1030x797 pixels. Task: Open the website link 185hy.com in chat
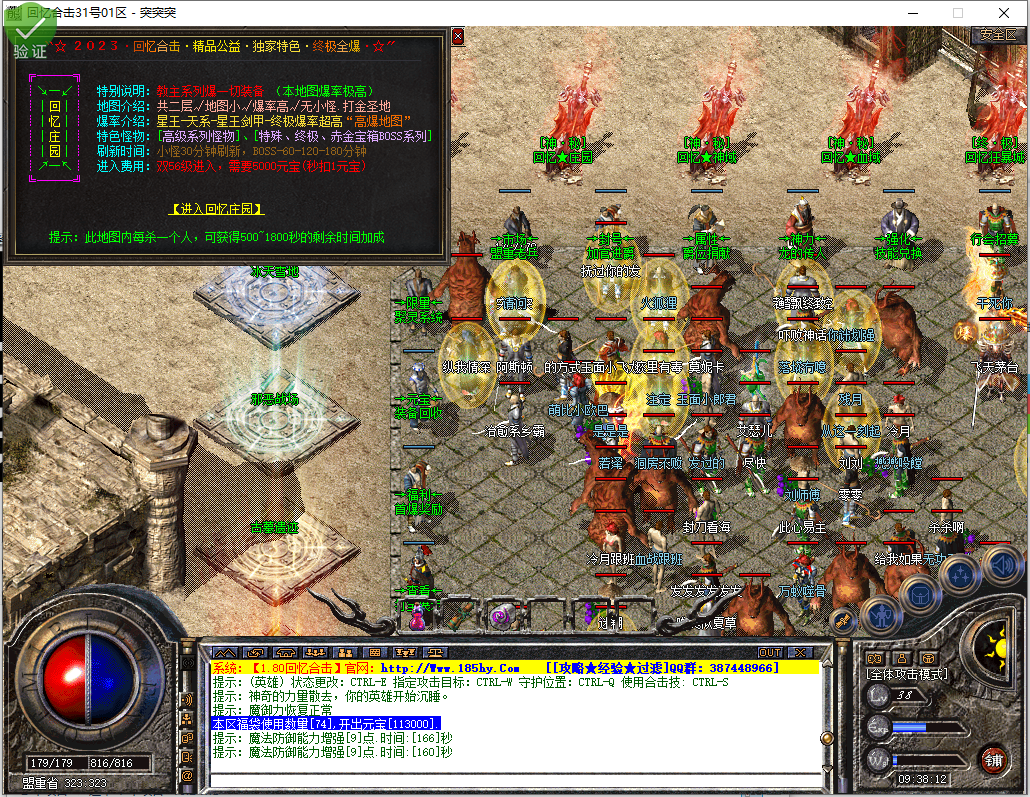(x=450, y=667)
